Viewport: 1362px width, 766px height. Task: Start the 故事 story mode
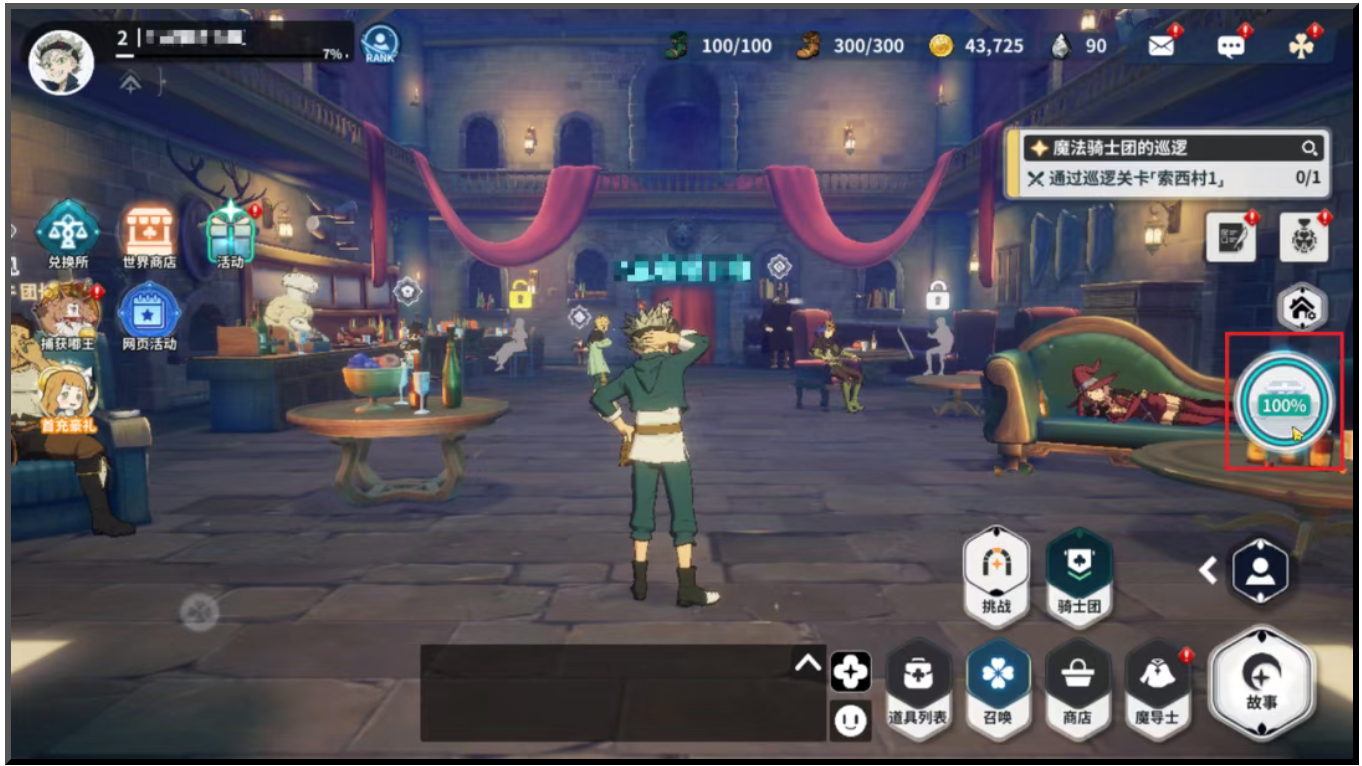pyautogui.click(x=1261, y=683)
